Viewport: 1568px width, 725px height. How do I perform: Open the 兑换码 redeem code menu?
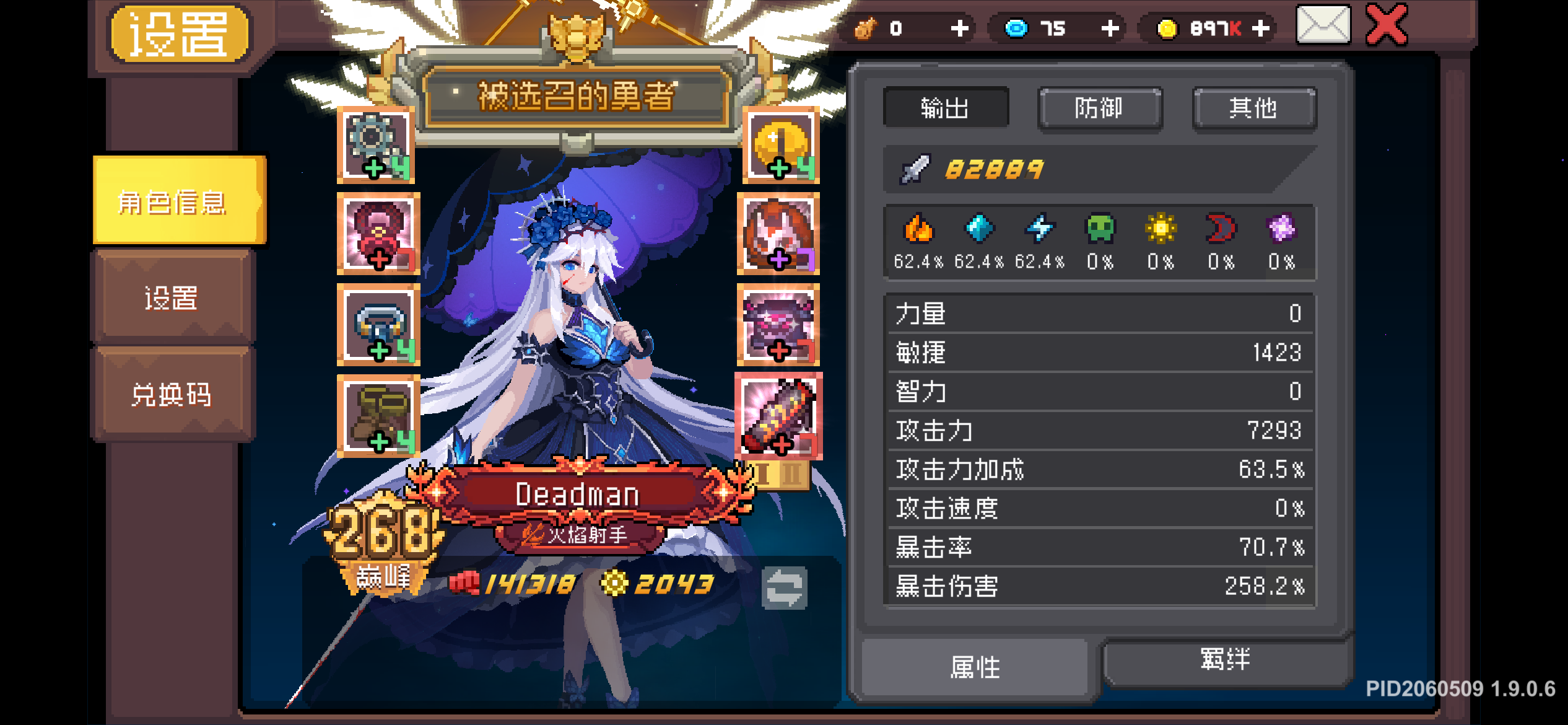pyautogui.click(x=172, y=395)
